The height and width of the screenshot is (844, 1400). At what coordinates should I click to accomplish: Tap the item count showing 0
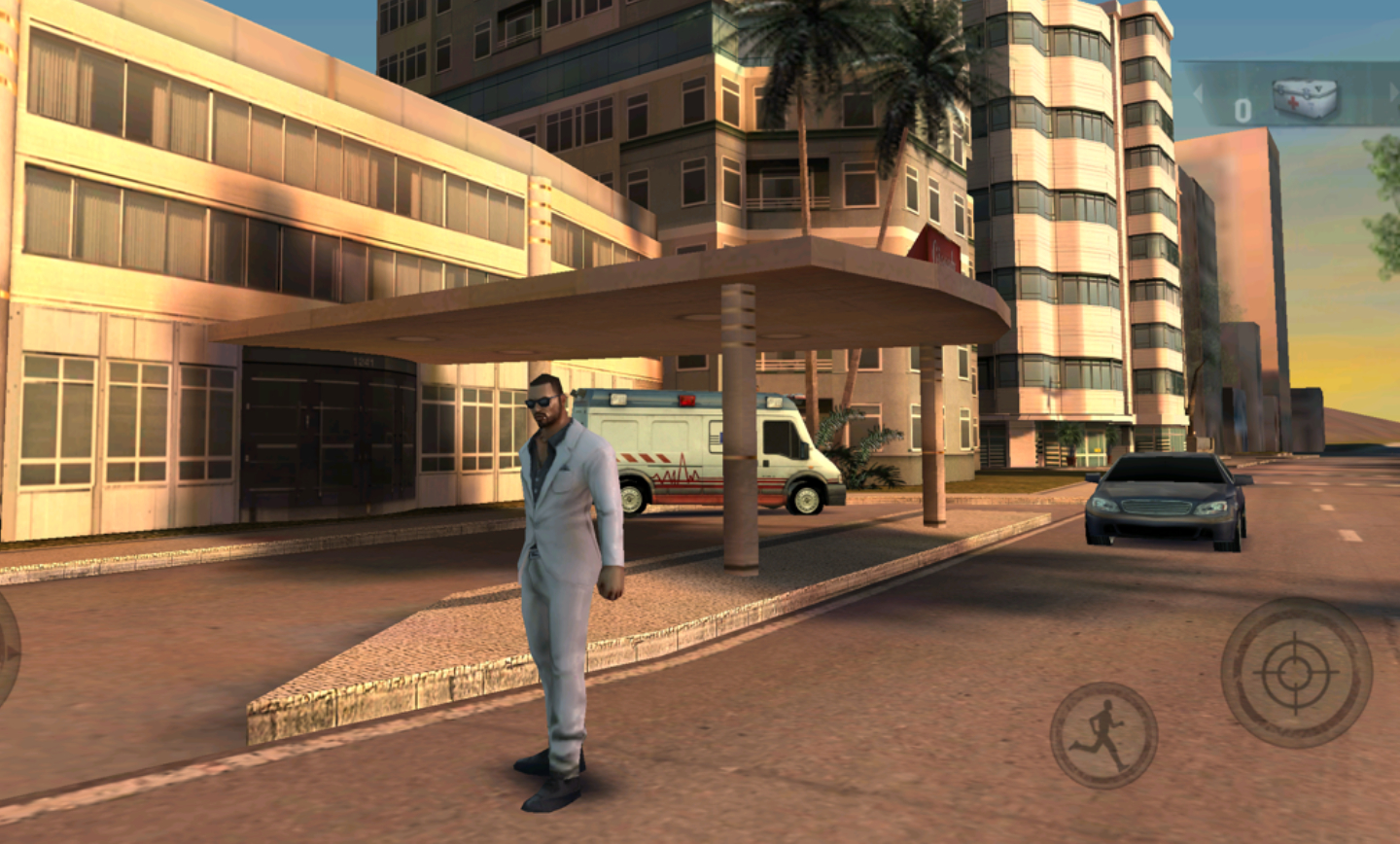click(1242, 107)
